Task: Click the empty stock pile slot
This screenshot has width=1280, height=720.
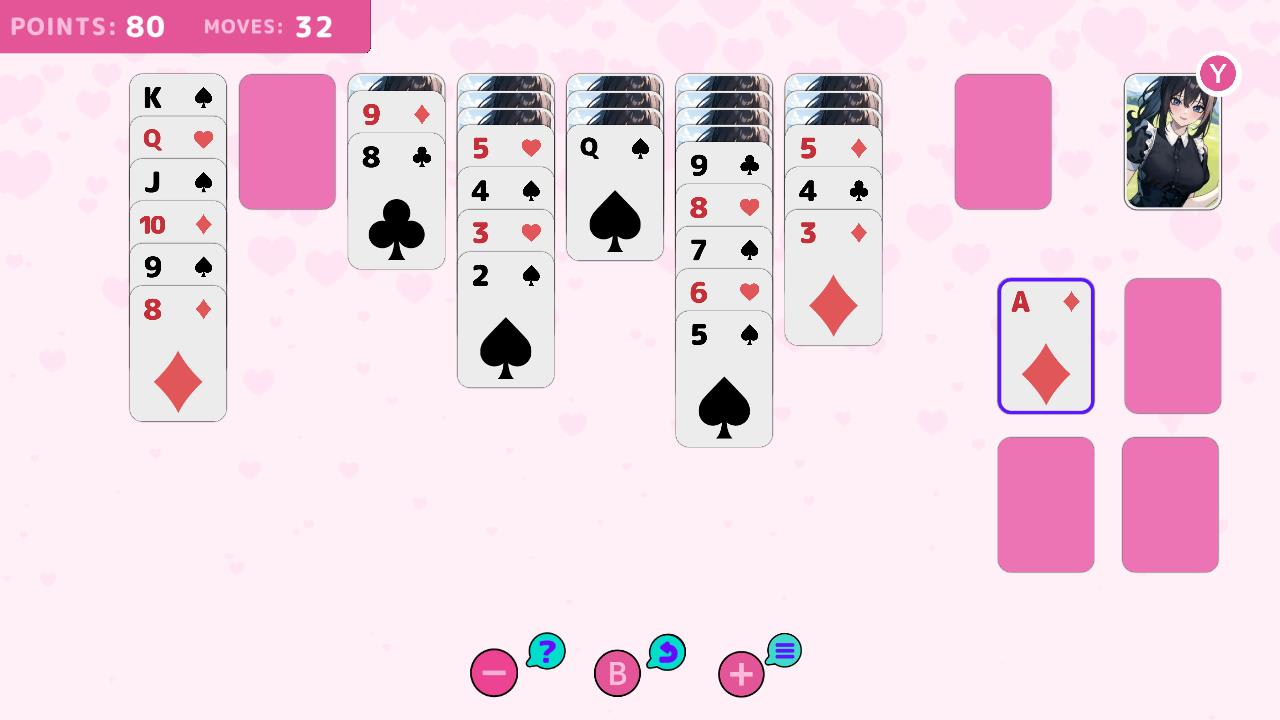Action: coord(286,142)
